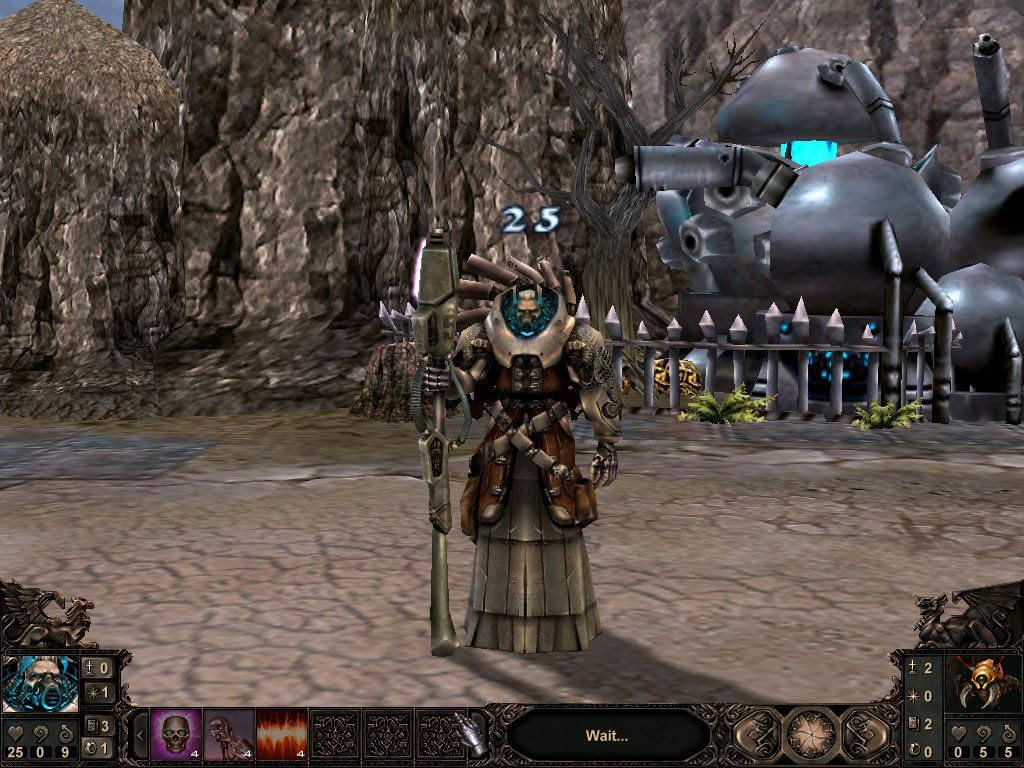Activate the round center pinwheel button

coord(811,735)
